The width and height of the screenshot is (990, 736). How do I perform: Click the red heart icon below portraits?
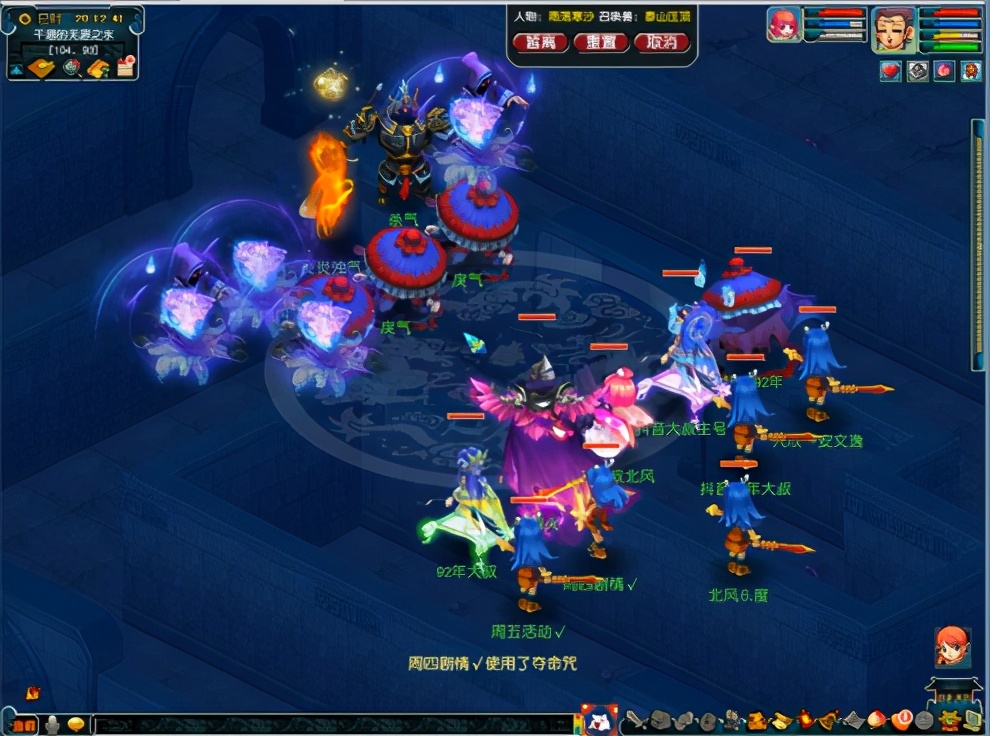(890, 71)
